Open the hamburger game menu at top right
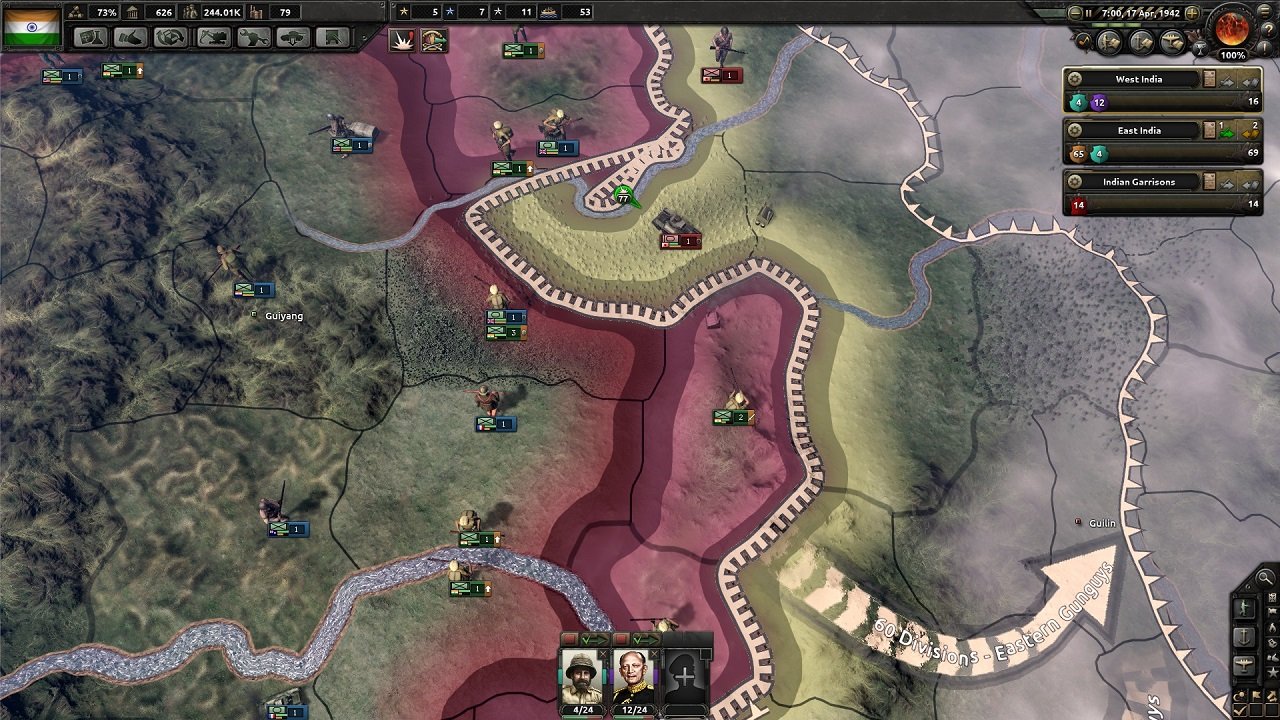The height and width of the screenshot is (720, 1280). 1263,12
